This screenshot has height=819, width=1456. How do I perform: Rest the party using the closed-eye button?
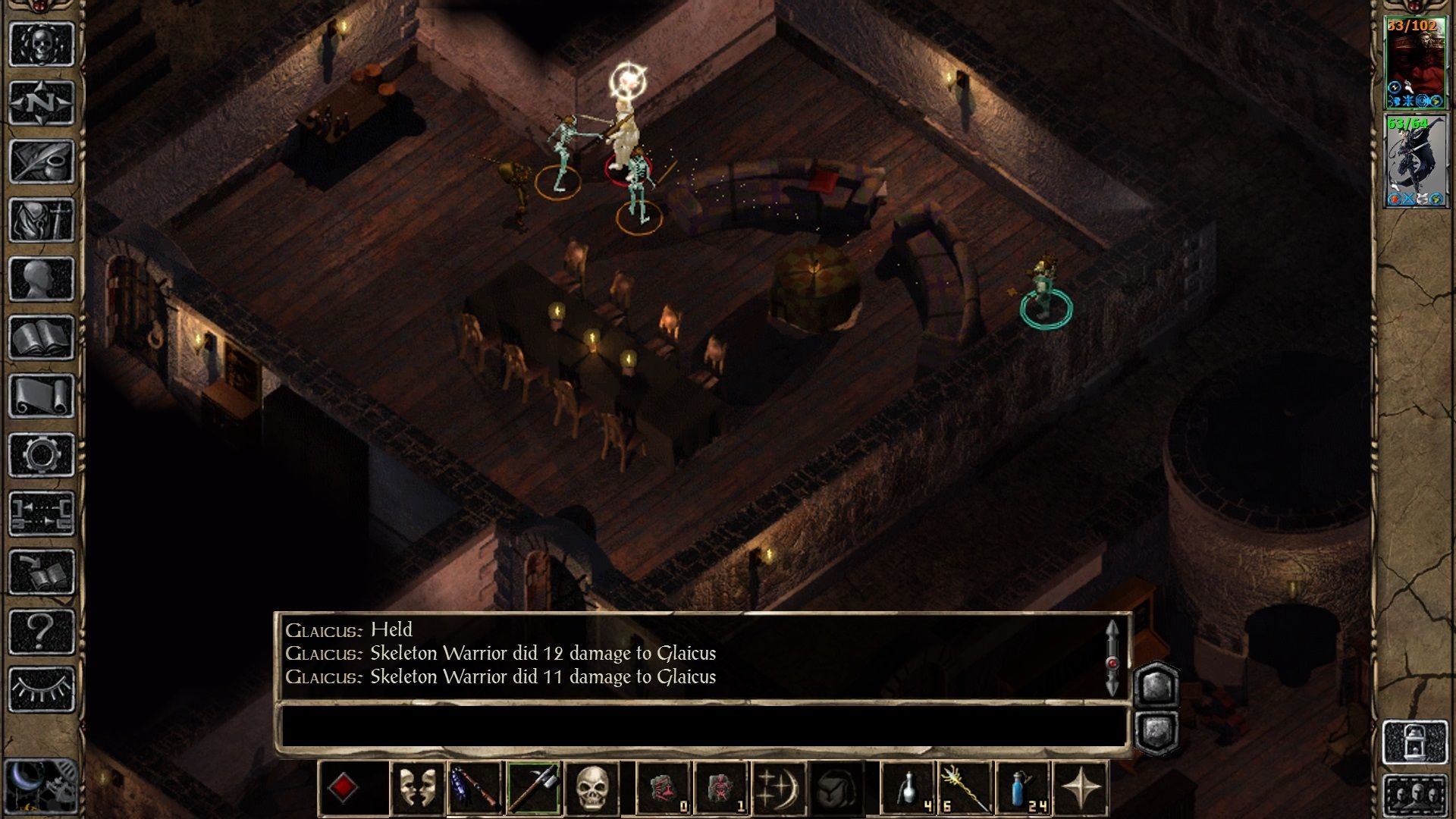point(42,689)
